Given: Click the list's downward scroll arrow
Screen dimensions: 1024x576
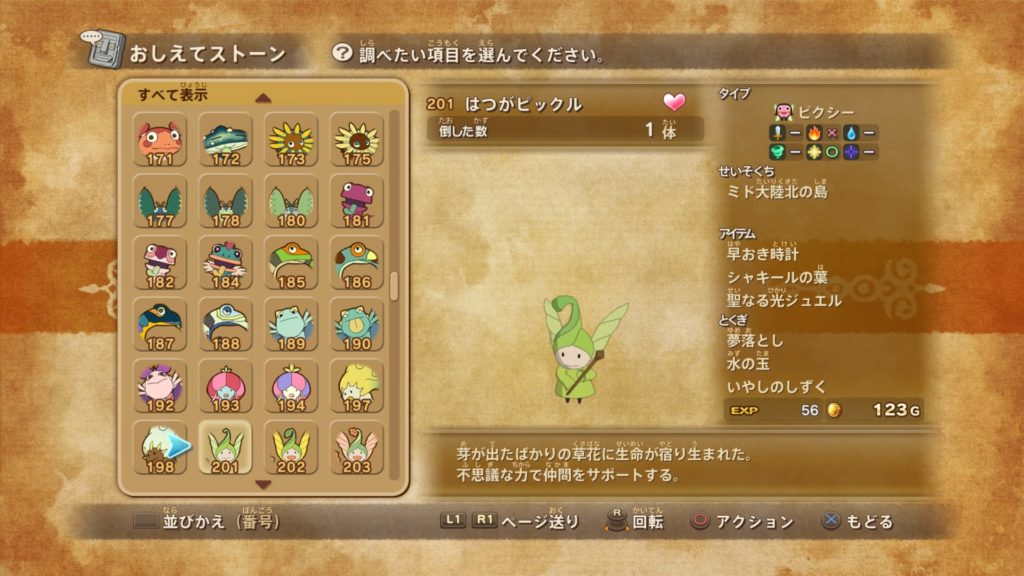Looking at the screenshot, I should 263,485.
